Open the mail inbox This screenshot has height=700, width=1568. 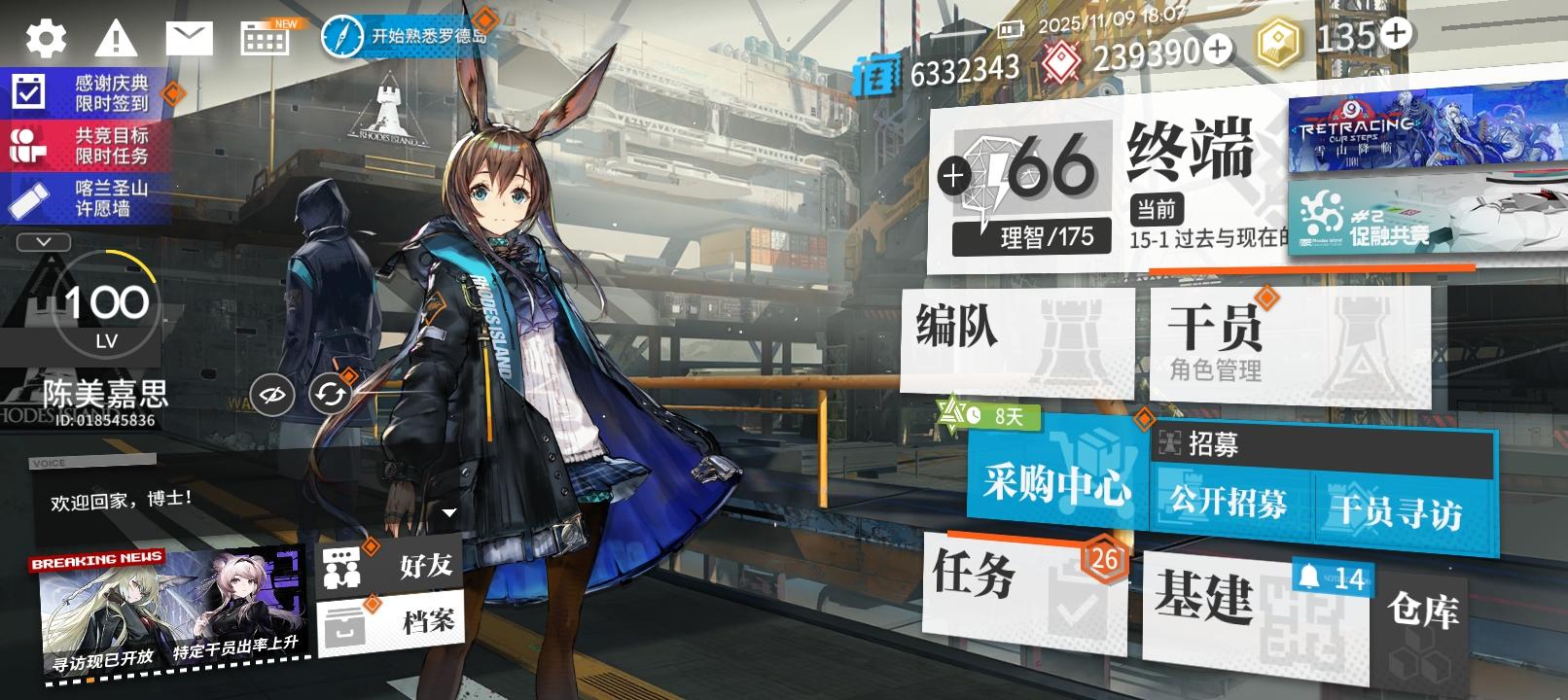pos(190,37)
